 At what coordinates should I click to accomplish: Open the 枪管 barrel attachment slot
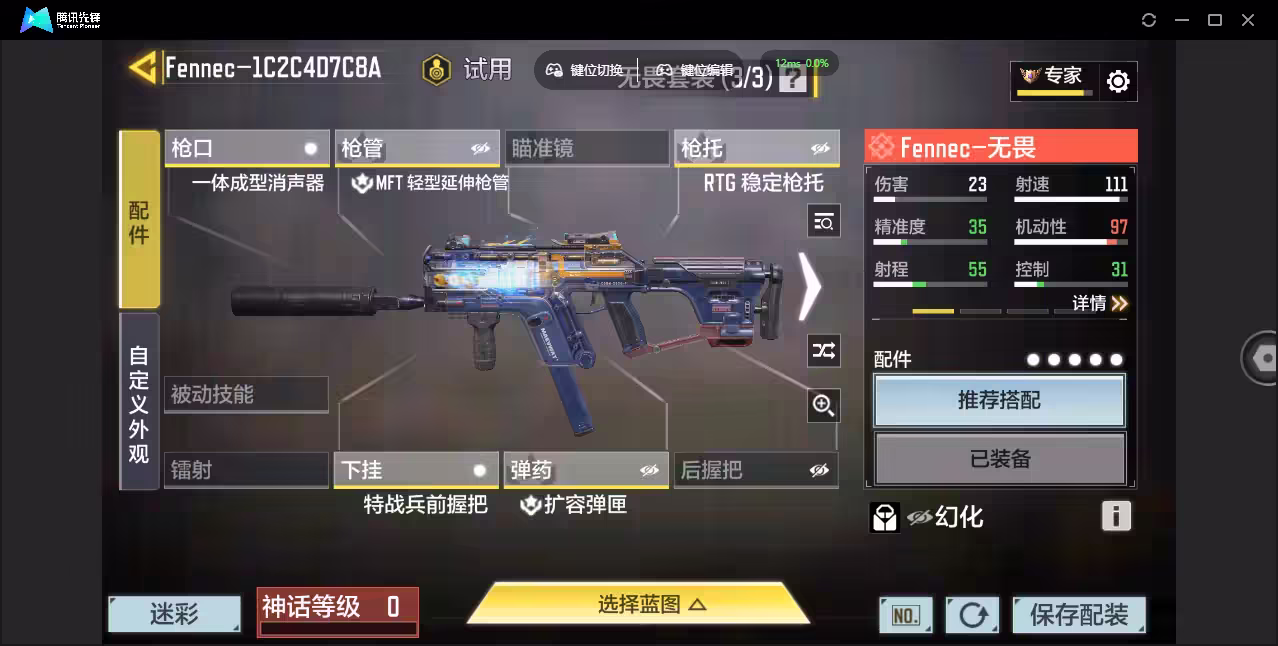416,148
